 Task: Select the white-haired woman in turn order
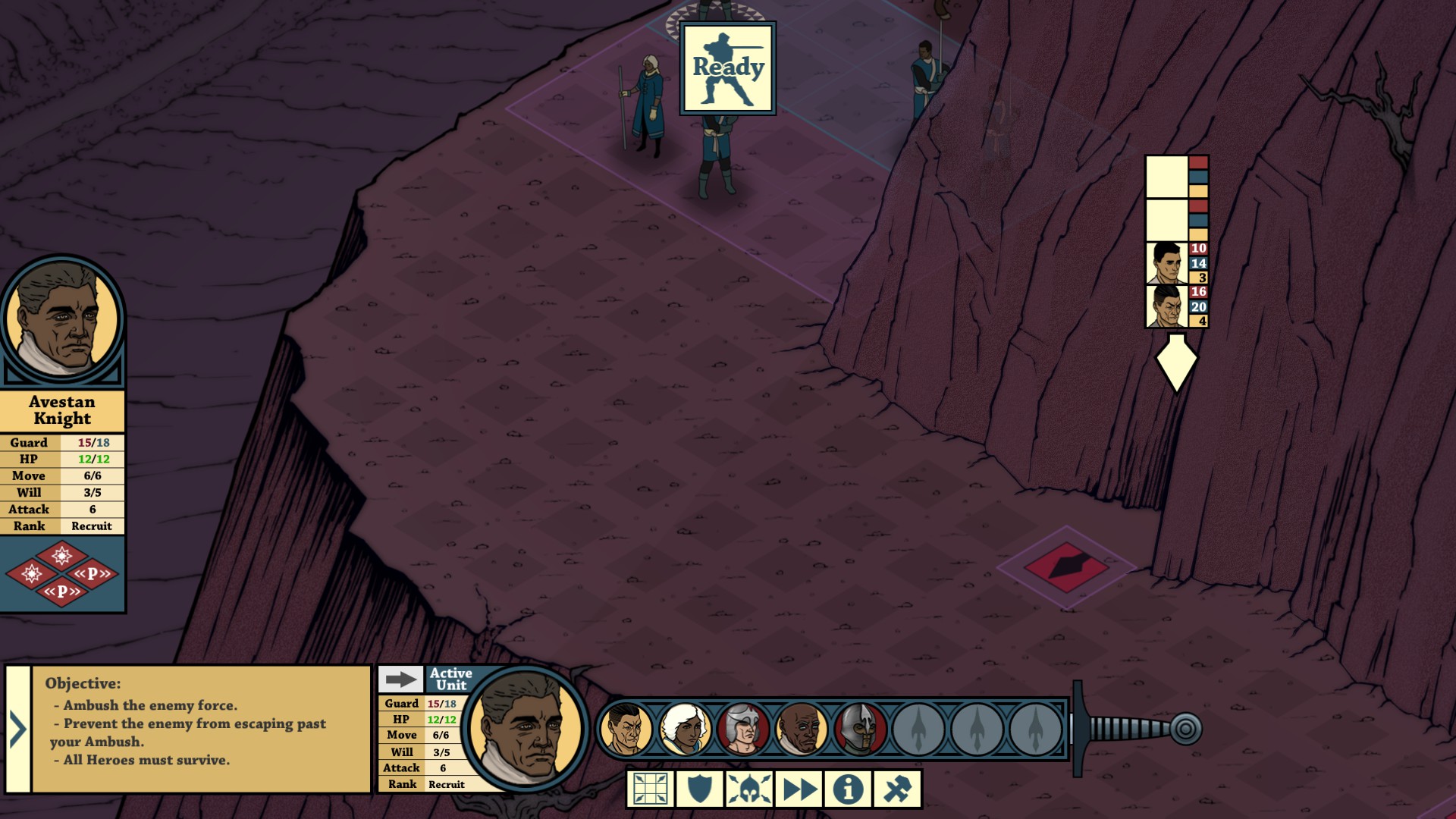(684, 730)
